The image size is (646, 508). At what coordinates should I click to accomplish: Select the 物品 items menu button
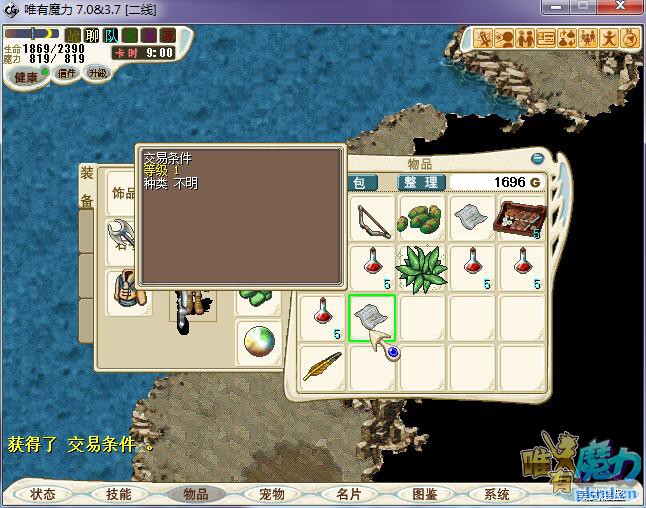(195, 494)
